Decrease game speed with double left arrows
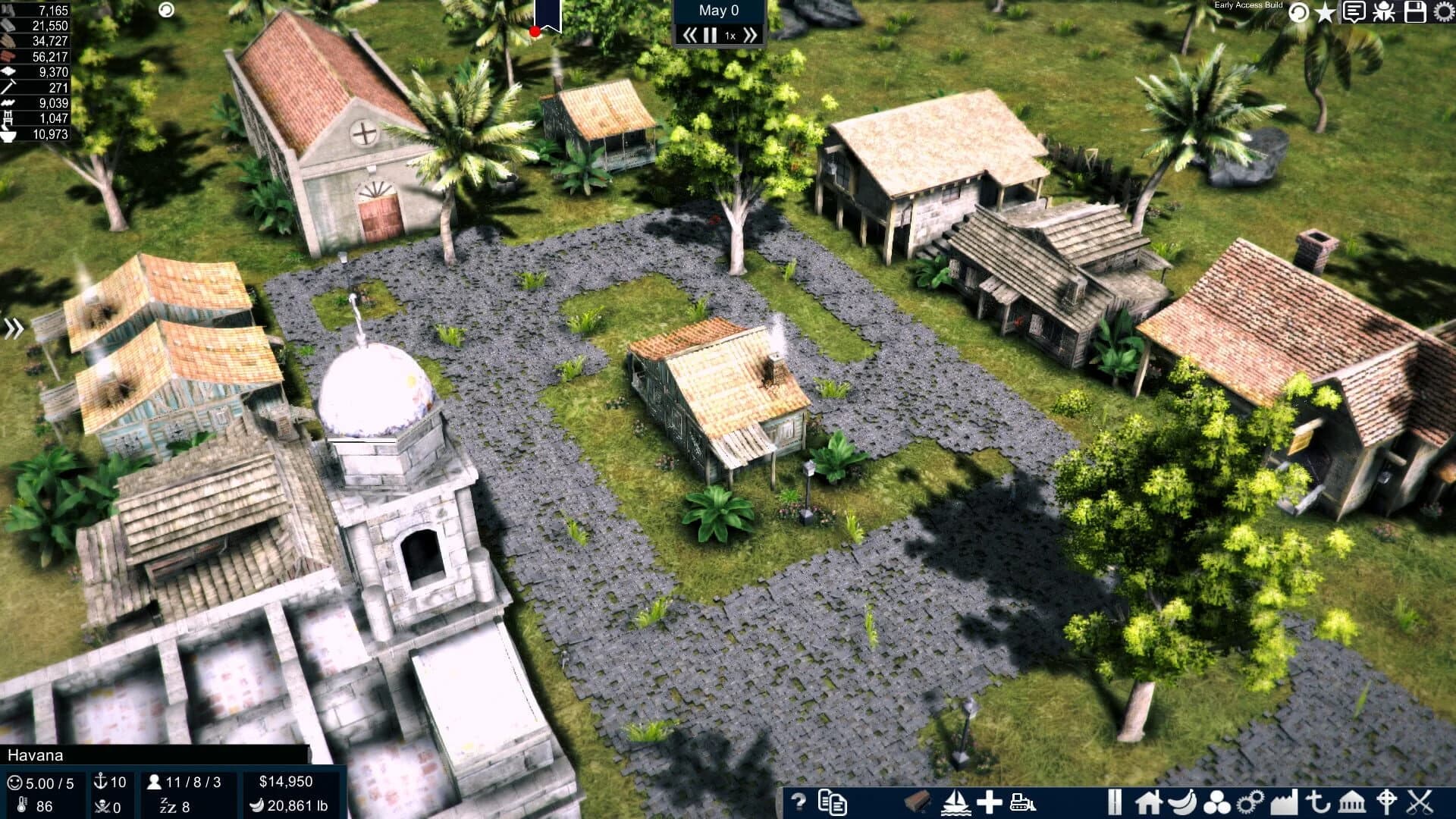Viewport: 1456px width, 819px height. coord(690,33)
